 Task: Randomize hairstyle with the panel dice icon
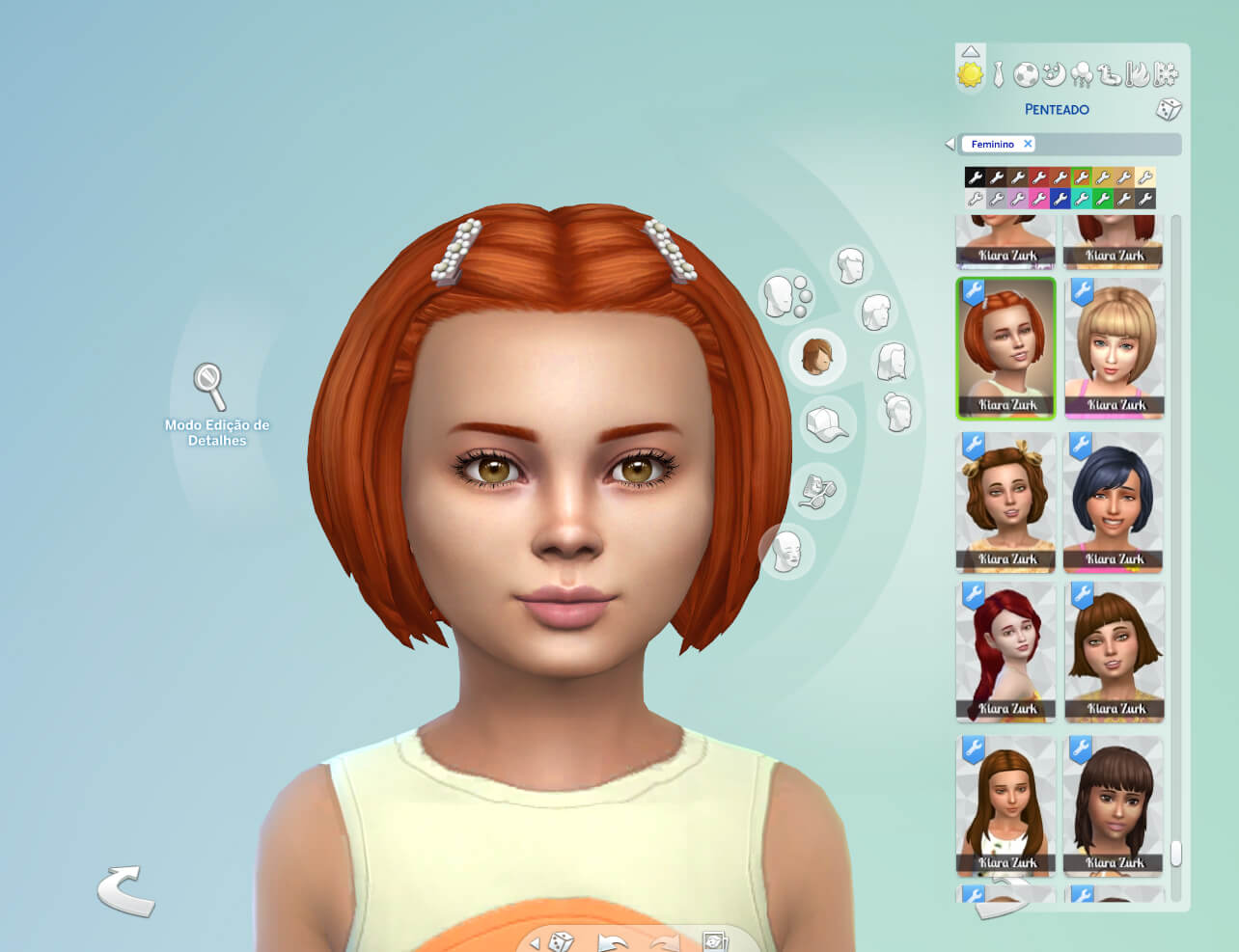pyautogui.click(x=1169, y=109)
